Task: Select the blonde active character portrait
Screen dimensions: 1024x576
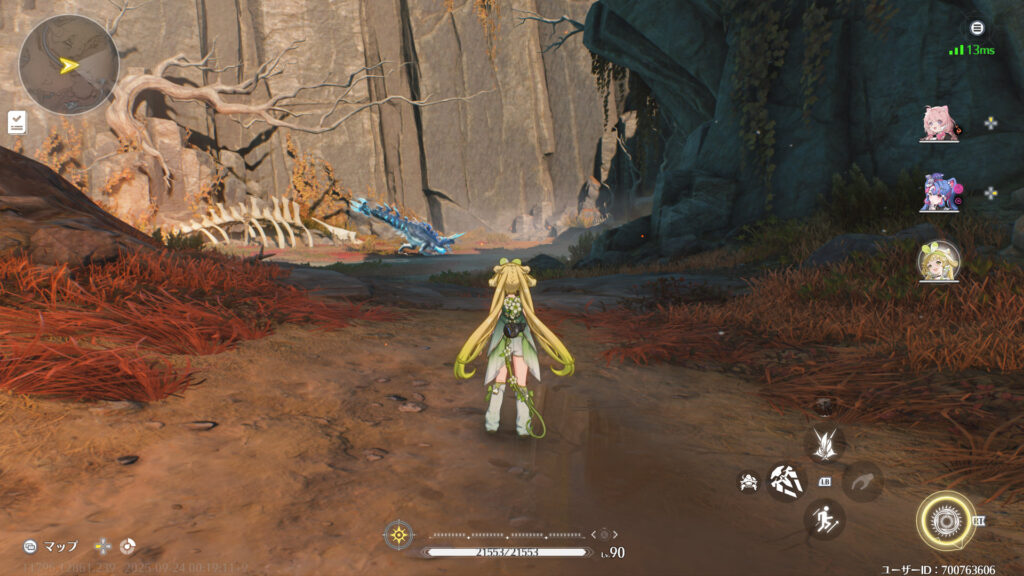Action: pyautogui.click(x=939, y=260)
